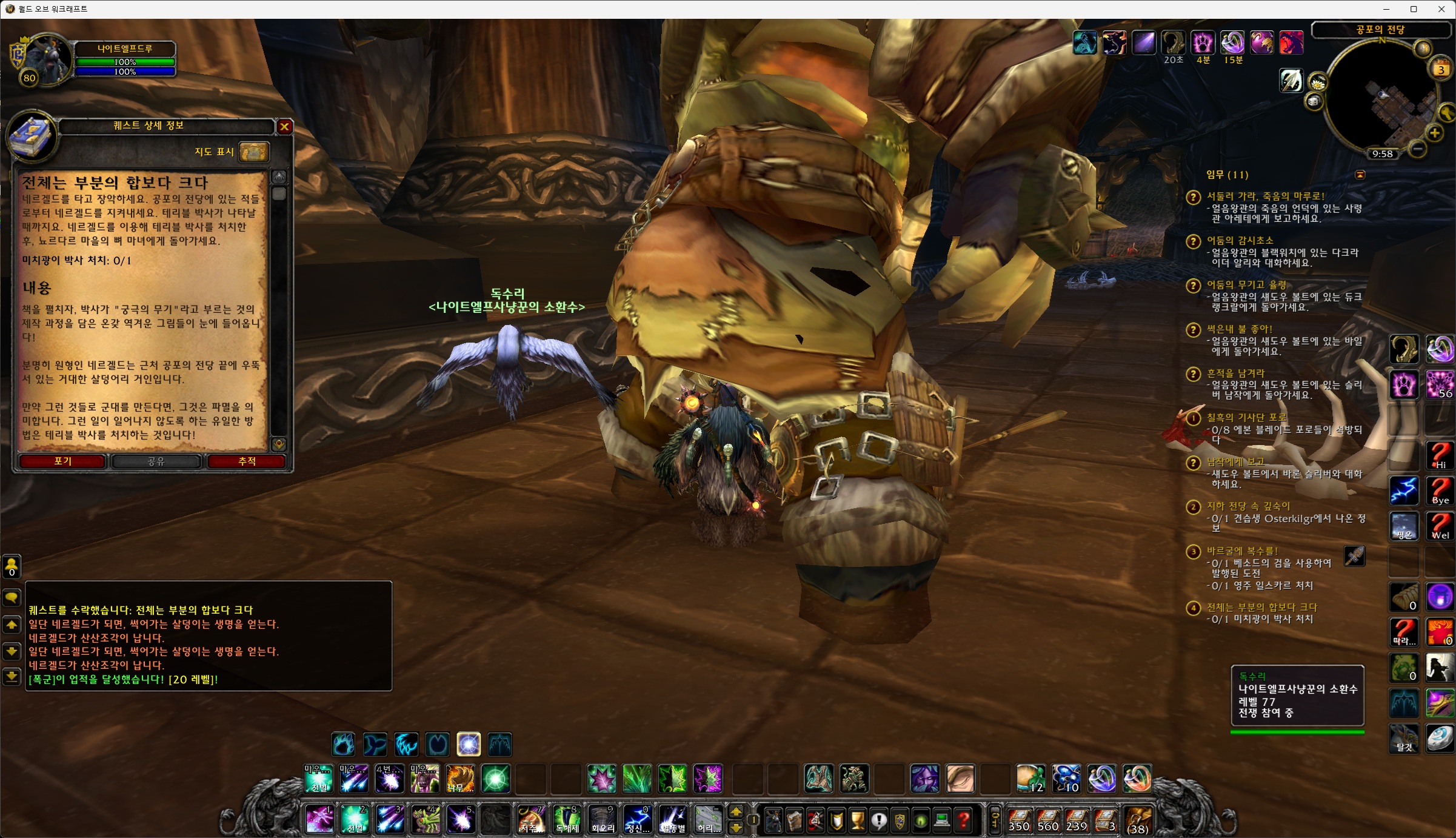1456x838 pixels.
Task: Use the 회오리 cyclone ability
Action: pyautogui.click(x=603, y=820)
